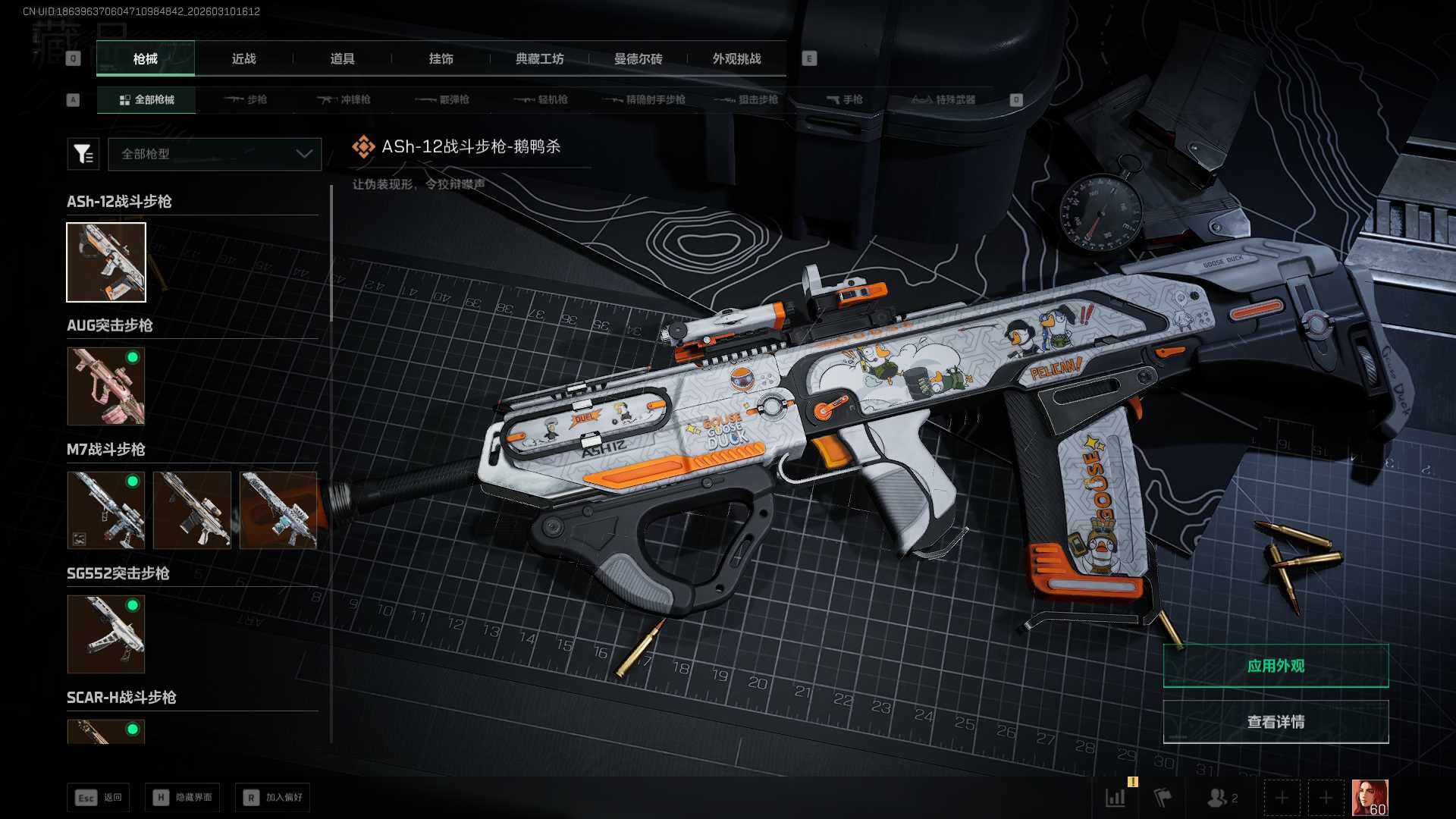Image resolution: width=1456 pixels, height=819 pixels.
Task: Open the 道具 items tab
Action: 342,58
